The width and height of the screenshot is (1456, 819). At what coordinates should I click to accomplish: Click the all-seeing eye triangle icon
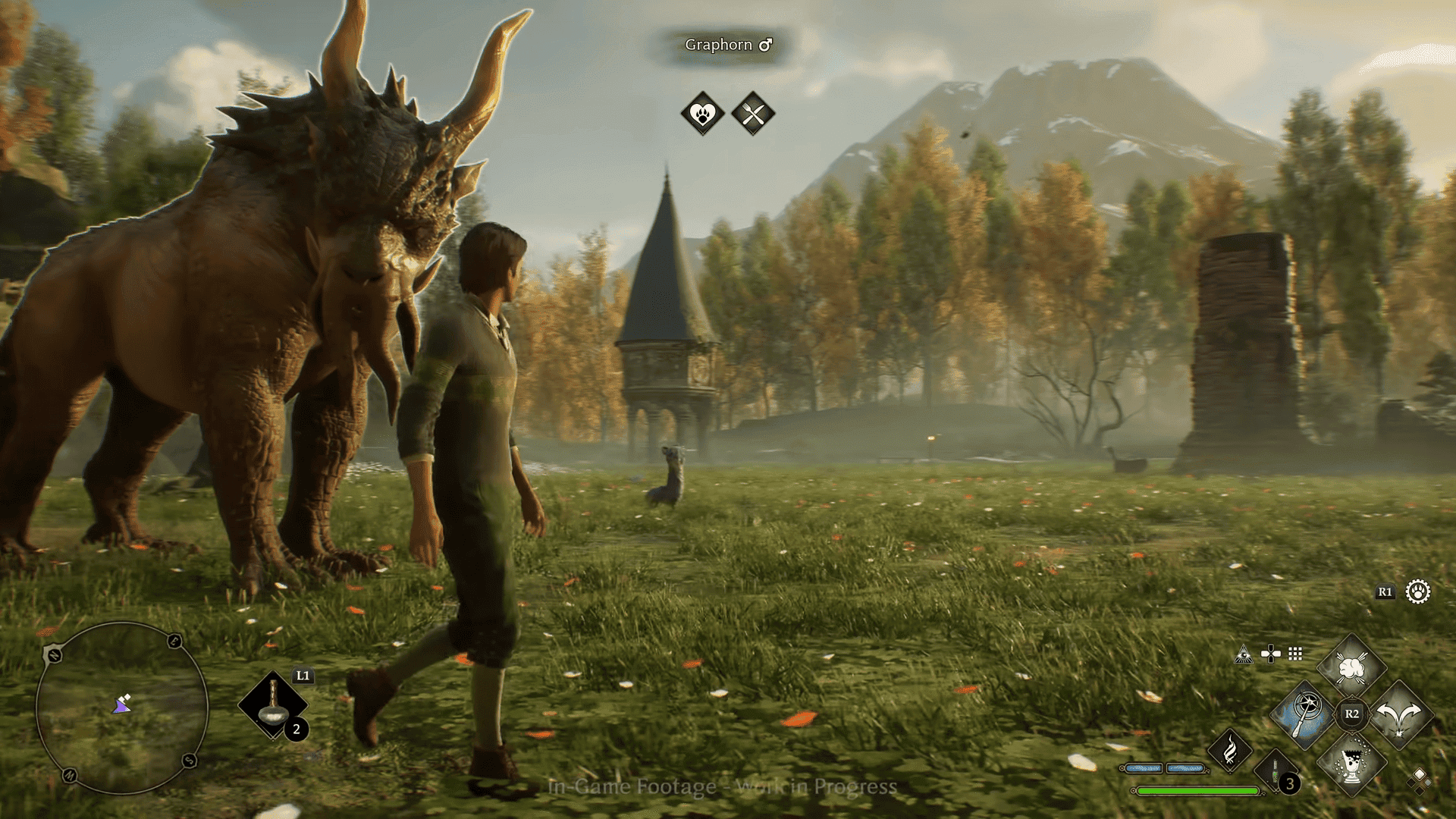tap(1244, 654)
